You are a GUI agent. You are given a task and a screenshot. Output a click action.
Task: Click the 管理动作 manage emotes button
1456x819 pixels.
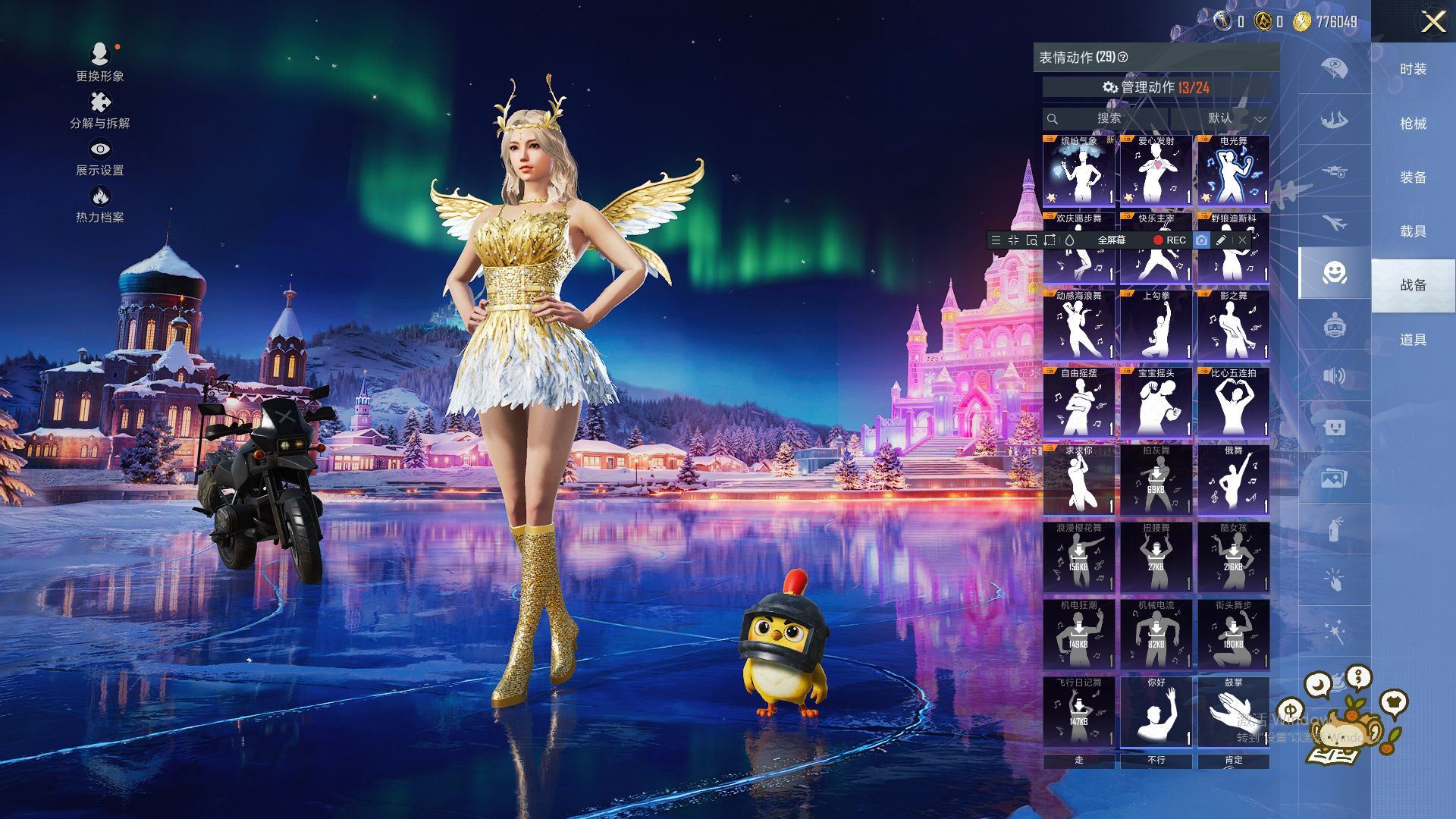tap(1156, 88)
